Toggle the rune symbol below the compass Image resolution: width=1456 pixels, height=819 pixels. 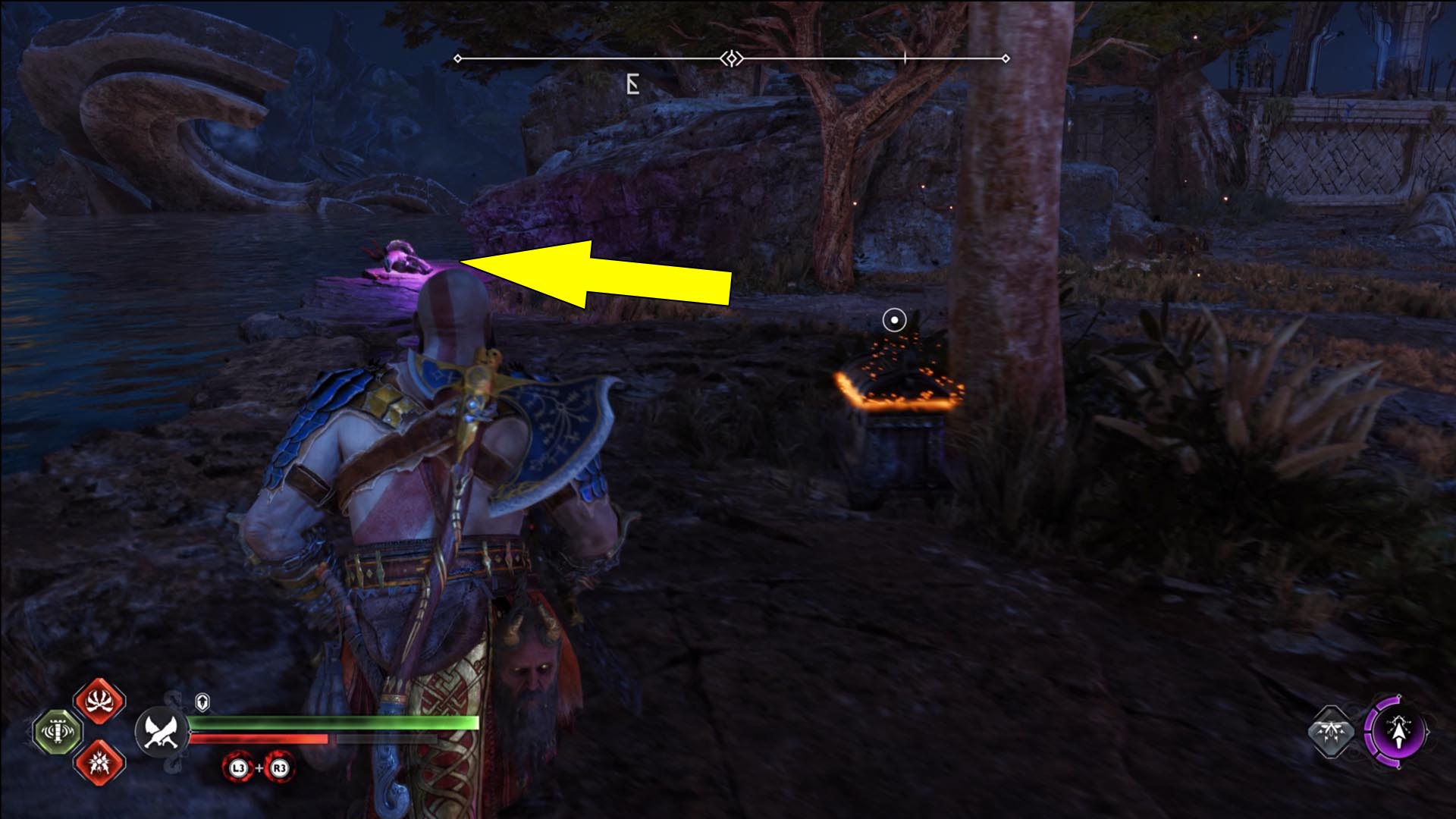(x=632, y=83)
